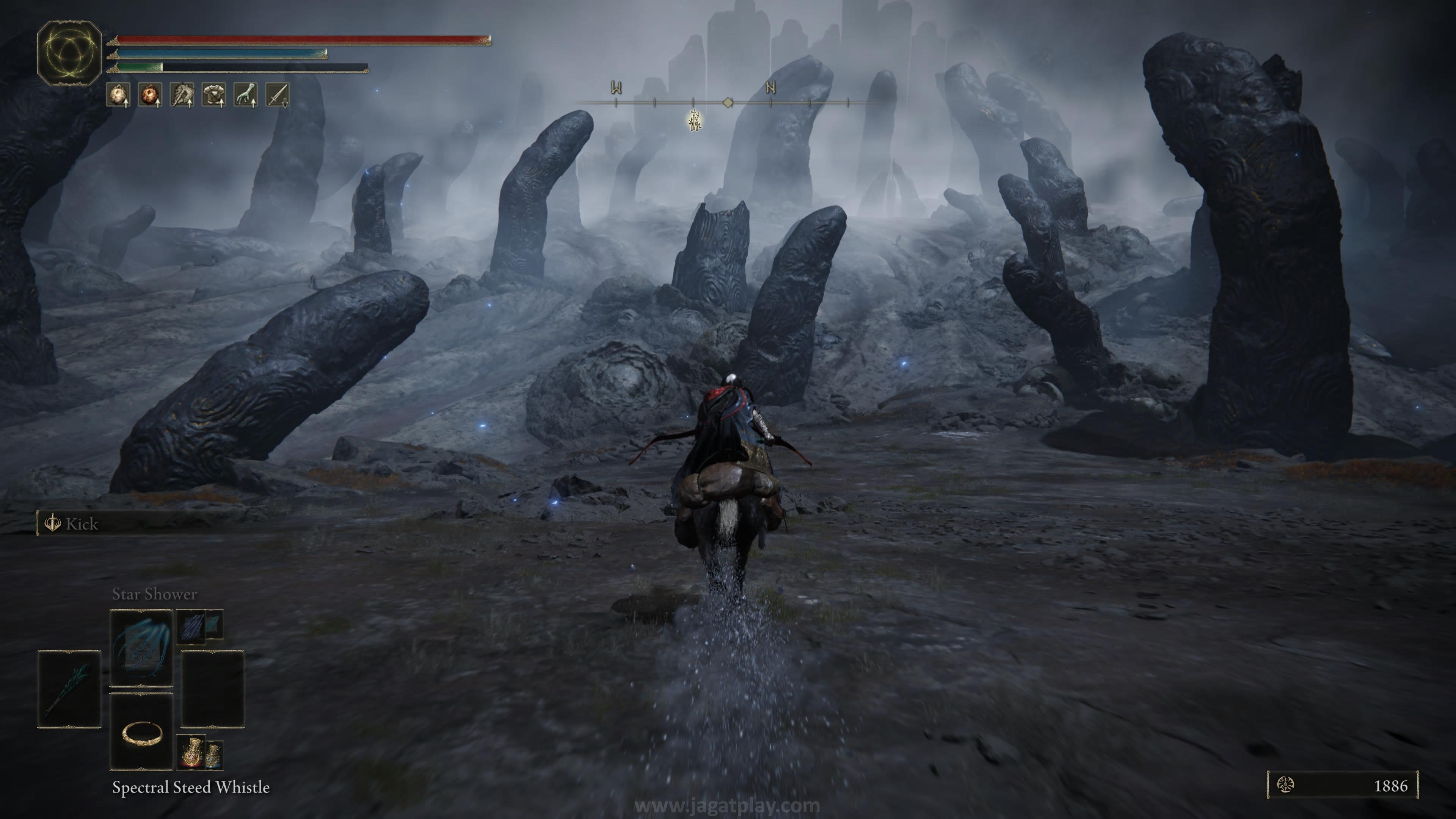Click the empty right-hand armament slot

pyautogui.click(x=212, y=689)
